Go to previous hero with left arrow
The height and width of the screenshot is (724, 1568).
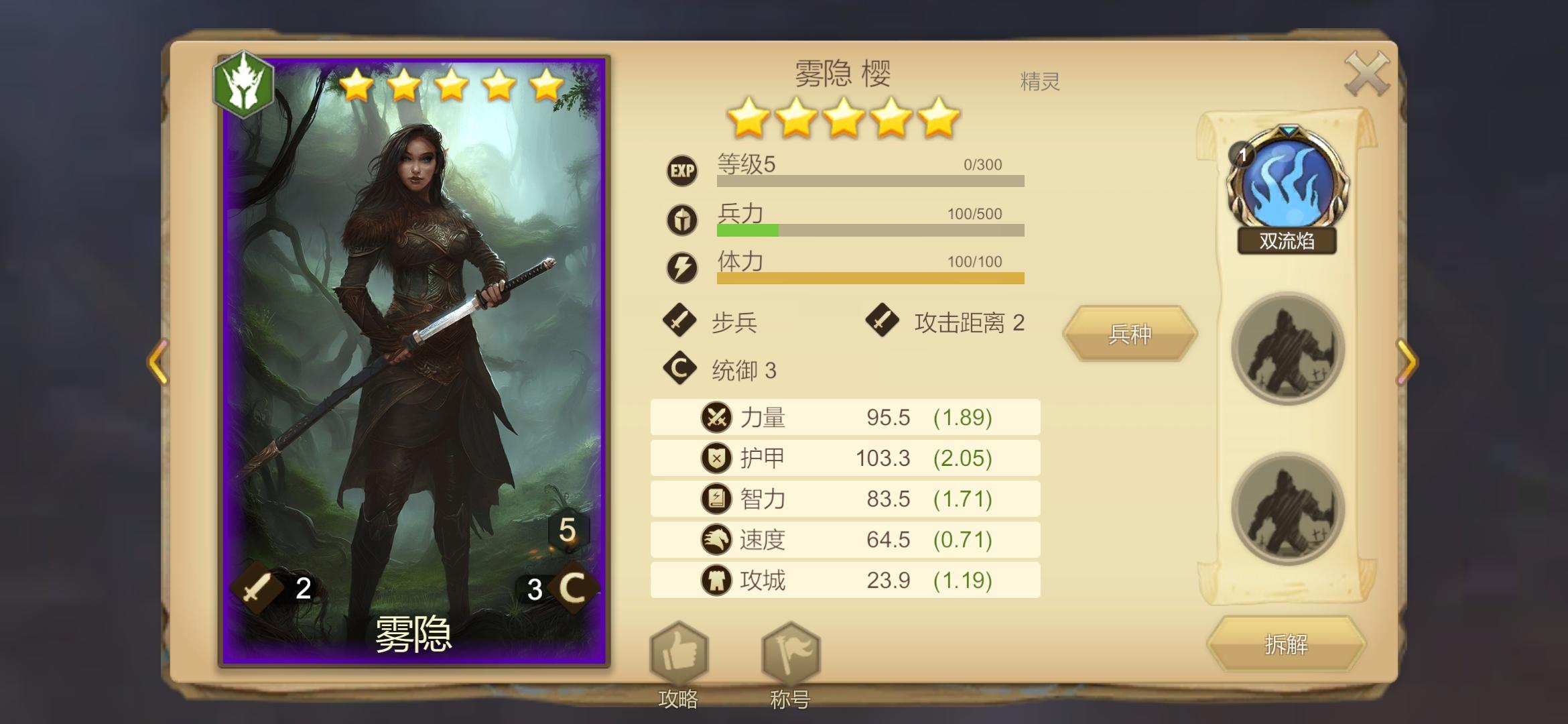(158, 362)
